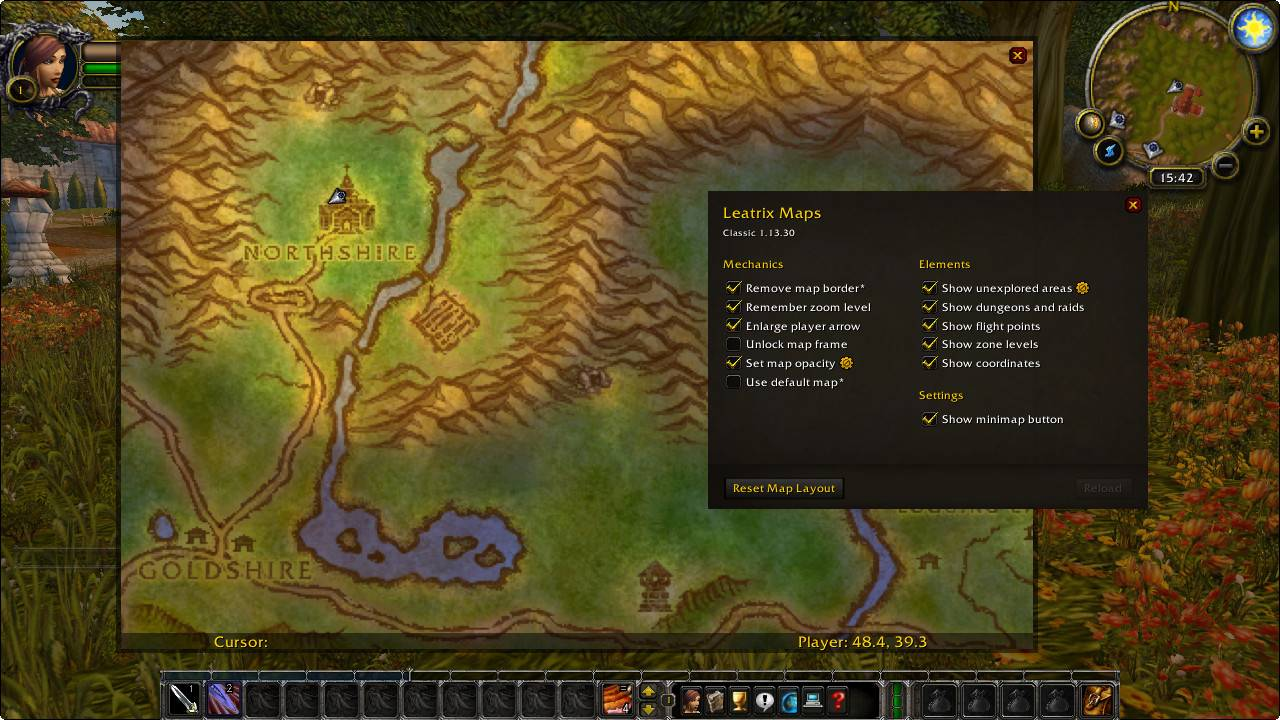Open the spellbook parchment icon in the micromenu
This screenshot has height=720, width=1280.
[716, 701]
